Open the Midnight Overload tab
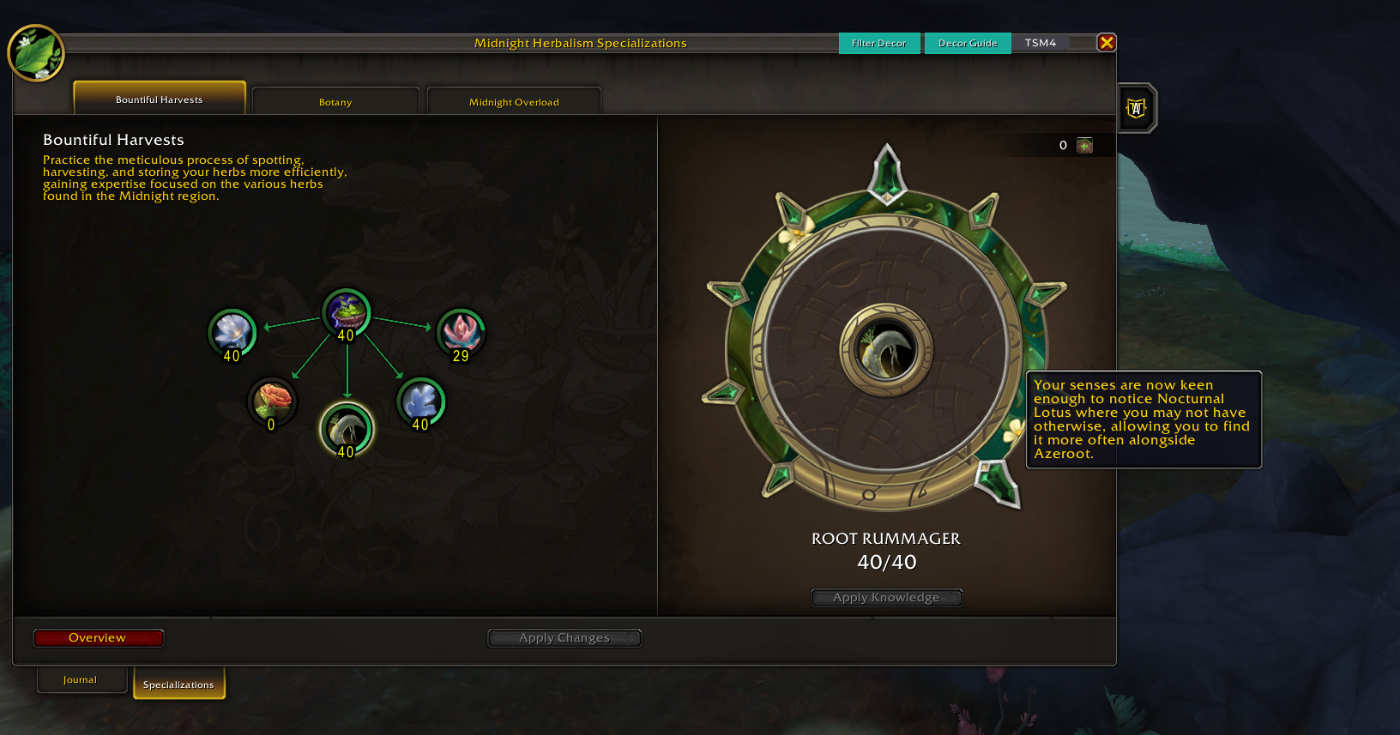The width and height of the screenshot is (1400, 735). [514, 102]
